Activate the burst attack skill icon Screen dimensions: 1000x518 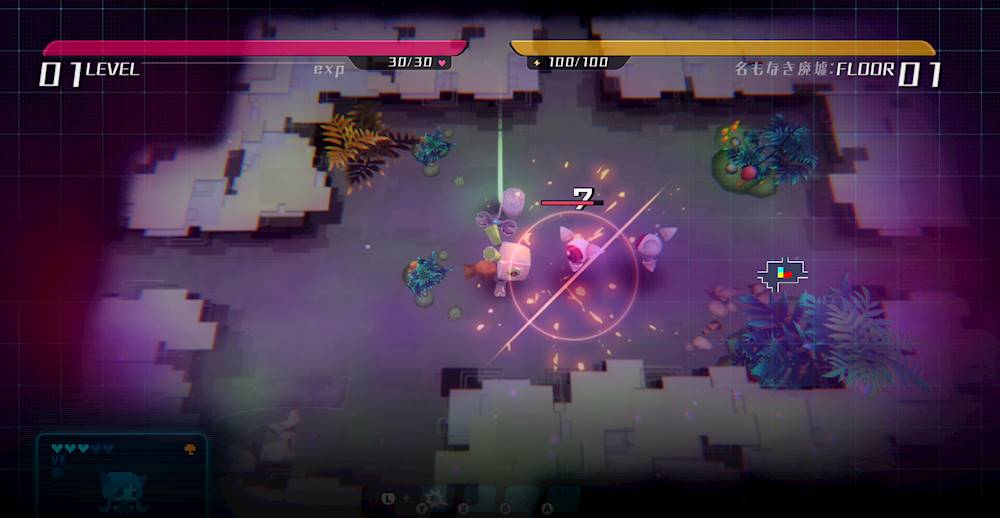[436, 497]
